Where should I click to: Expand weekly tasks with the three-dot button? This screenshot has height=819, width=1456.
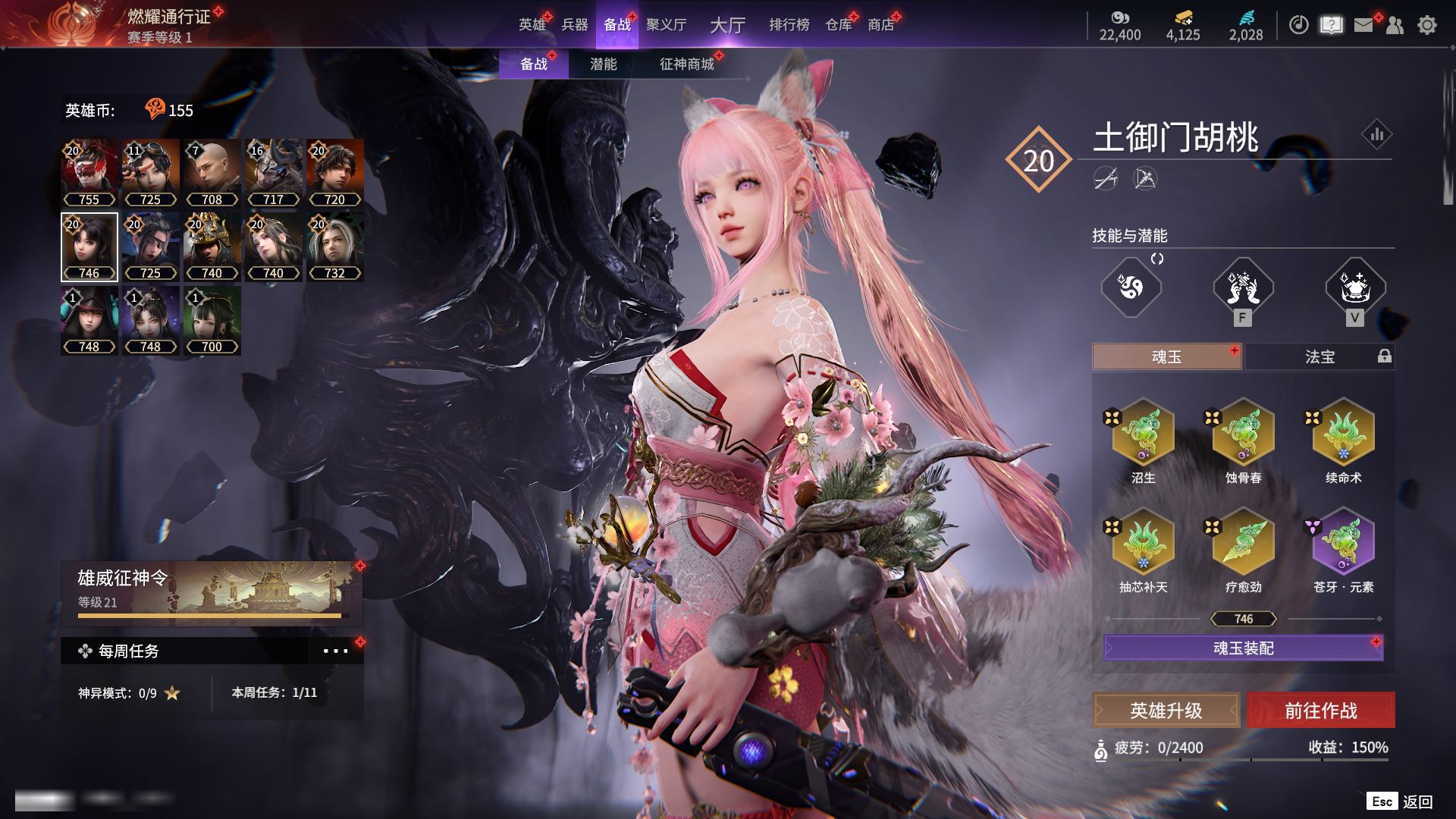click(335, 651)
